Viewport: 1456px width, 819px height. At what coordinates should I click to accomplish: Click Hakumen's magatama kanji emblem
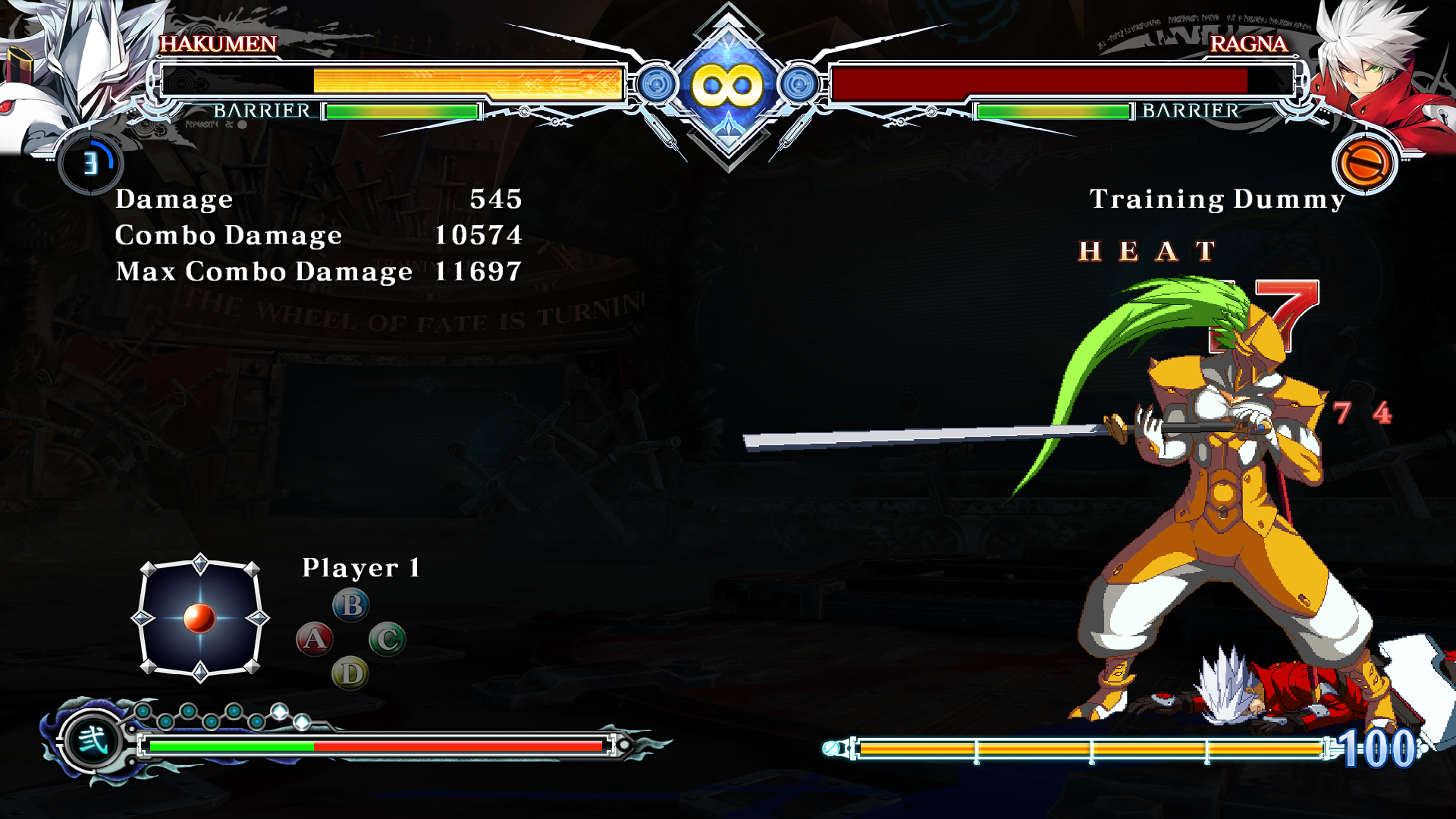point(93,739)
